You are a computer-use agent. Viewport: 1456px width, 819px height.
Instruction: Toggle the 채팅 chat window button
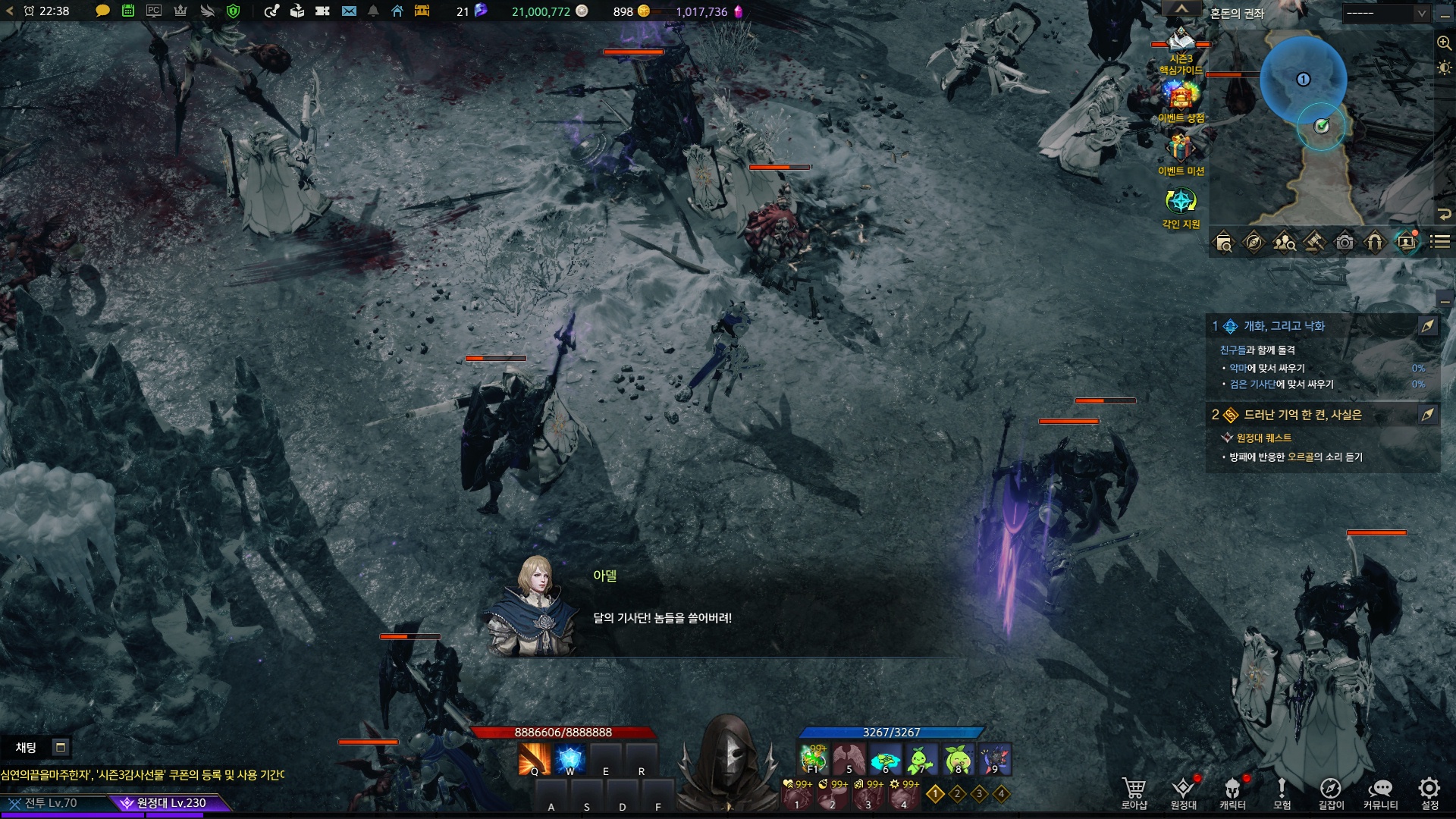point(61,748)
